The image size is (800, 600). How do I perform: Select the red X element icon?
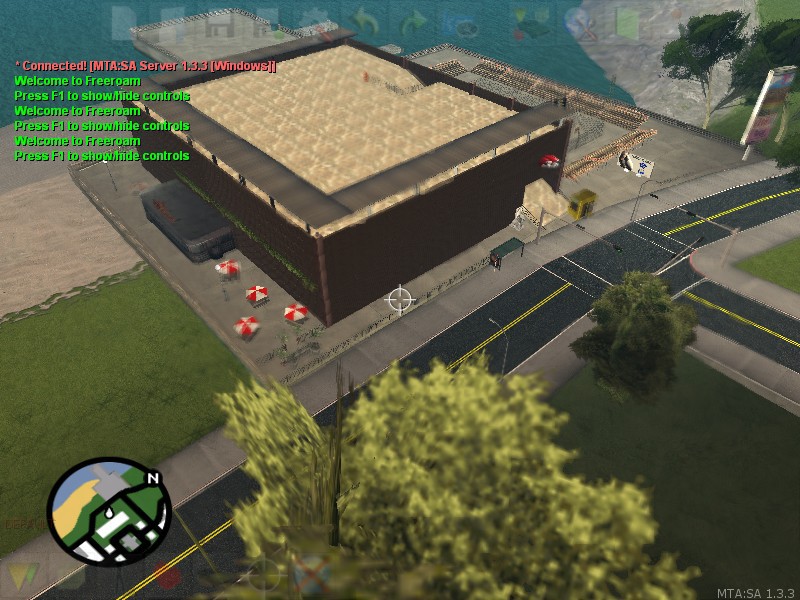point(312,577)
